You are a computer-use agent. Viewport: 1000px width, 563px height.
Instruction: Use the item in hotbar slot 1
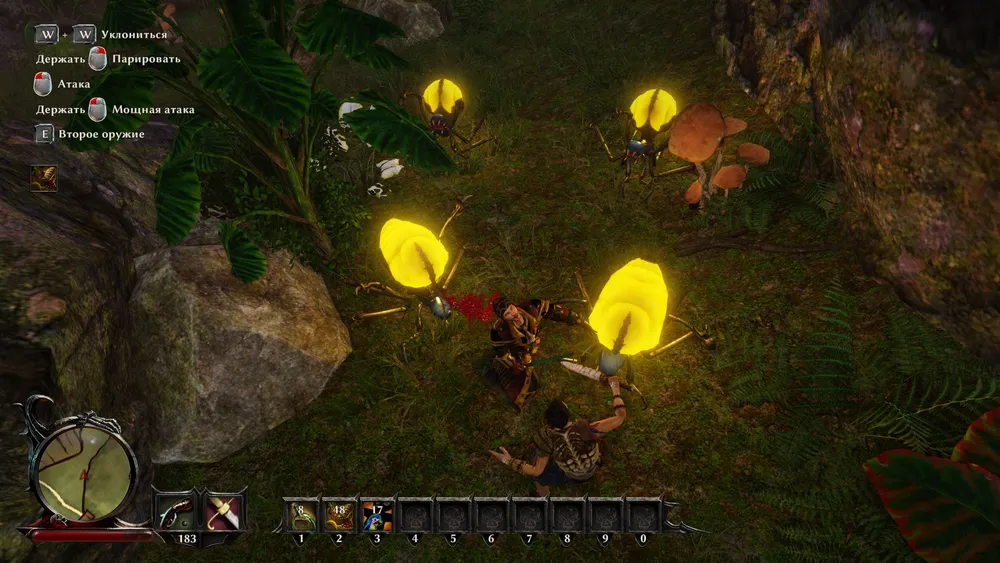(300, 514)
